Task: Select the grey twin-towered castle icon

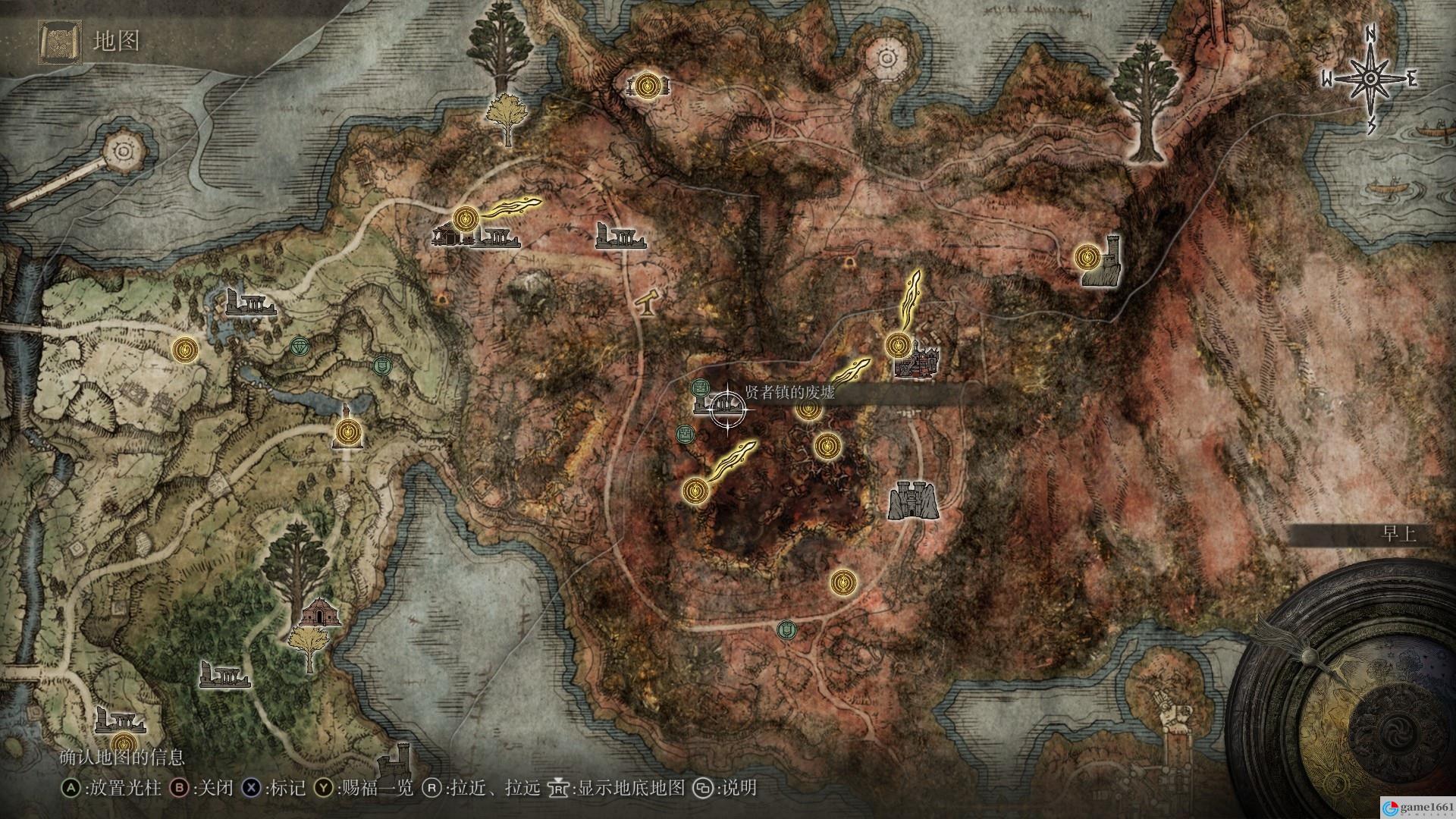Action: click(x=913, y=500)
